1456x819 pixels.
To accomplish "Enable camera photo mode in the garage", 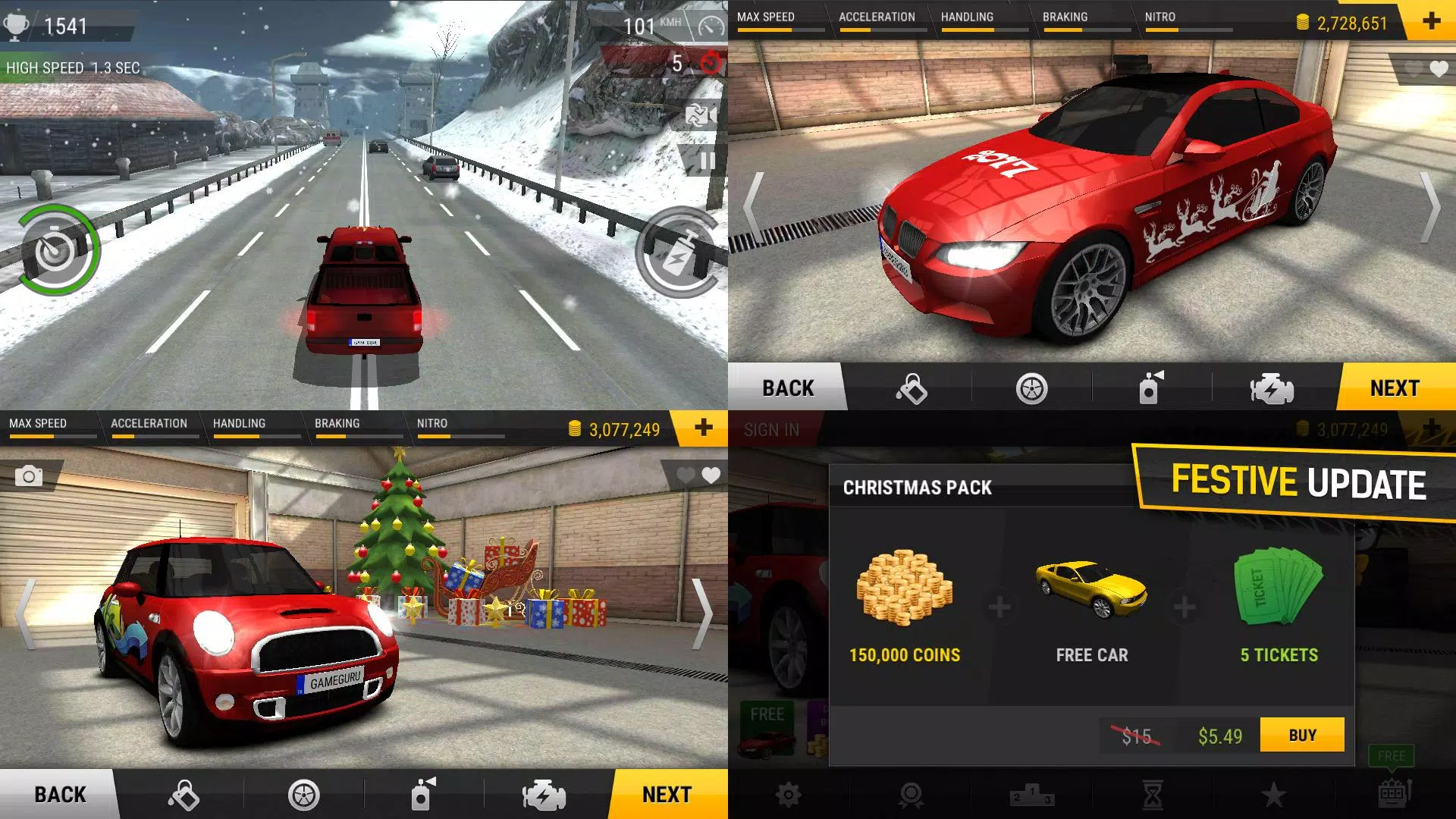I will click(29, 475).
